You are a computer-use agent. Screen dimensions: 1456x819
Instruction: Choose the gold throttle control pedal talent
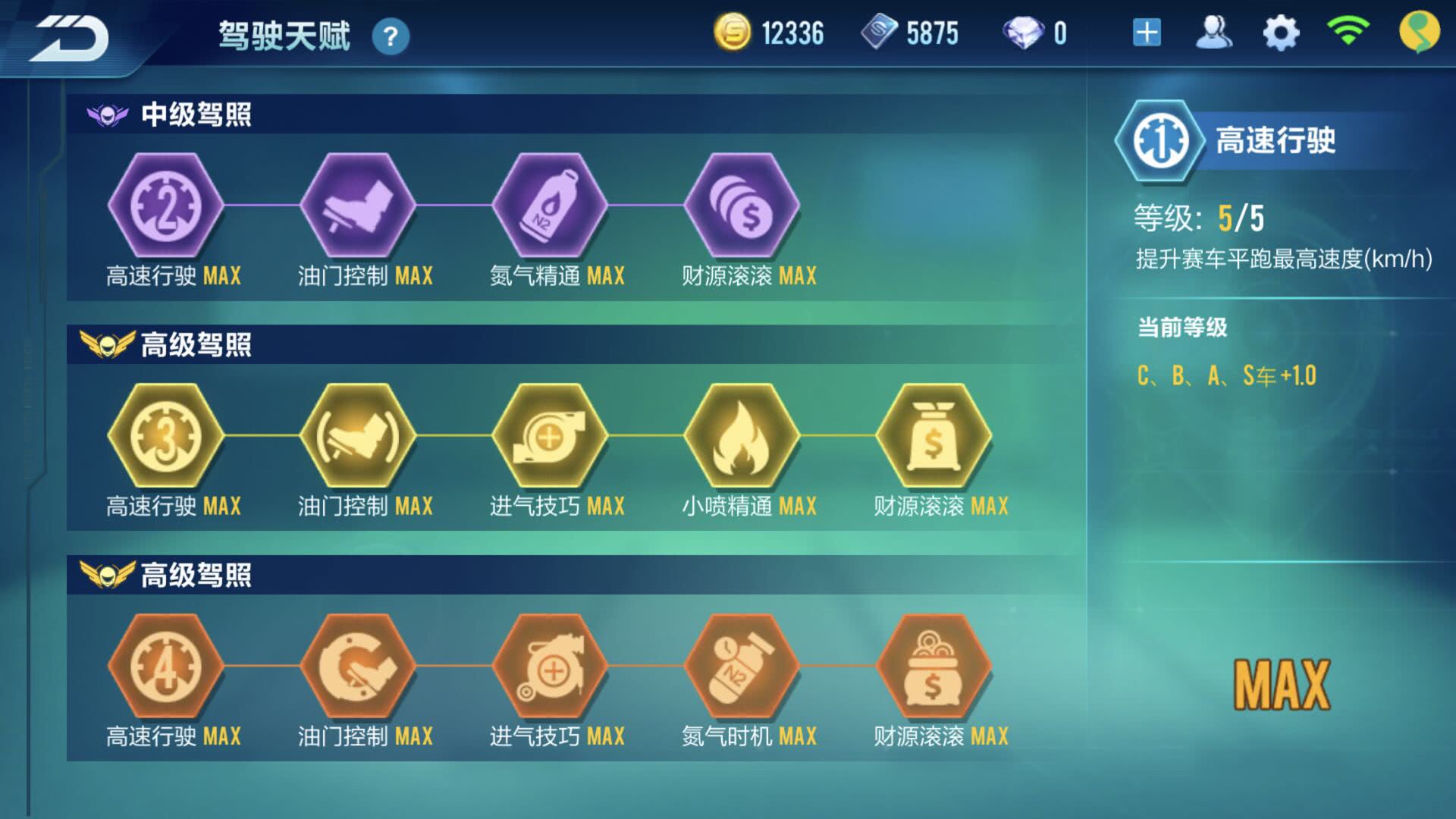tap(357, 436)
